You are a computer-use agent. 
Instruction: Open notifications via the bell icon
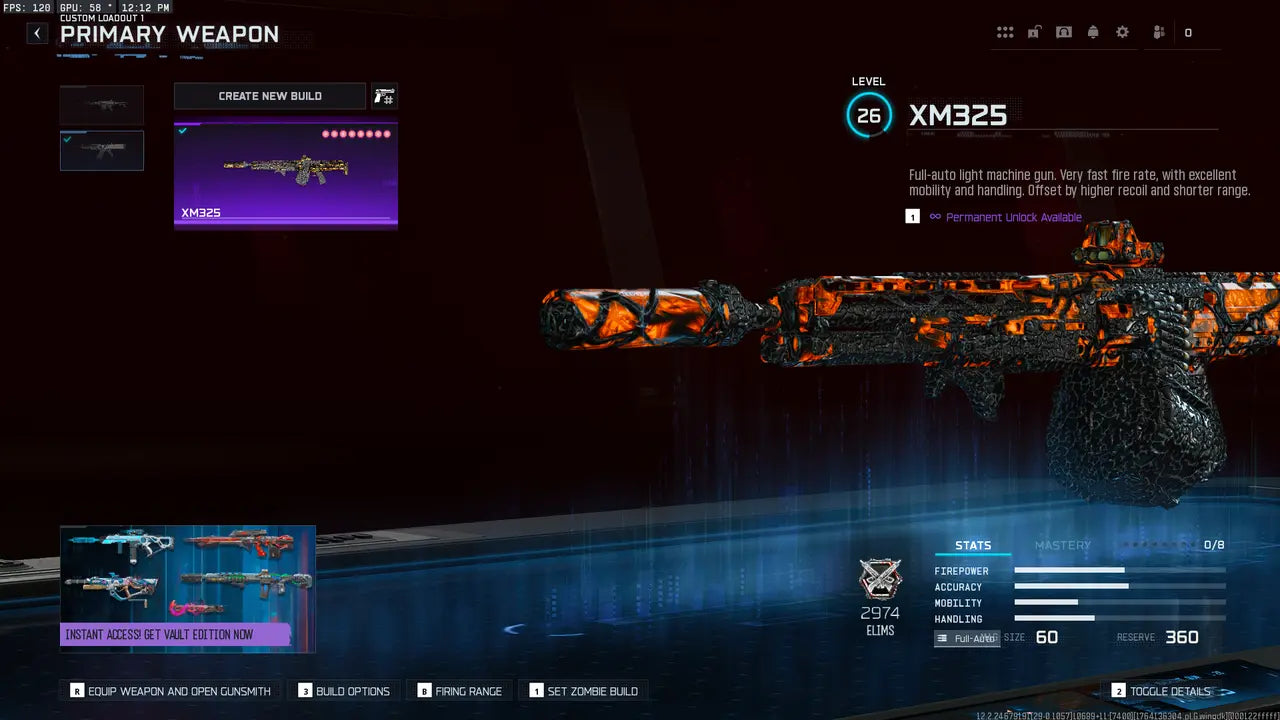(x=1092, y=31)
